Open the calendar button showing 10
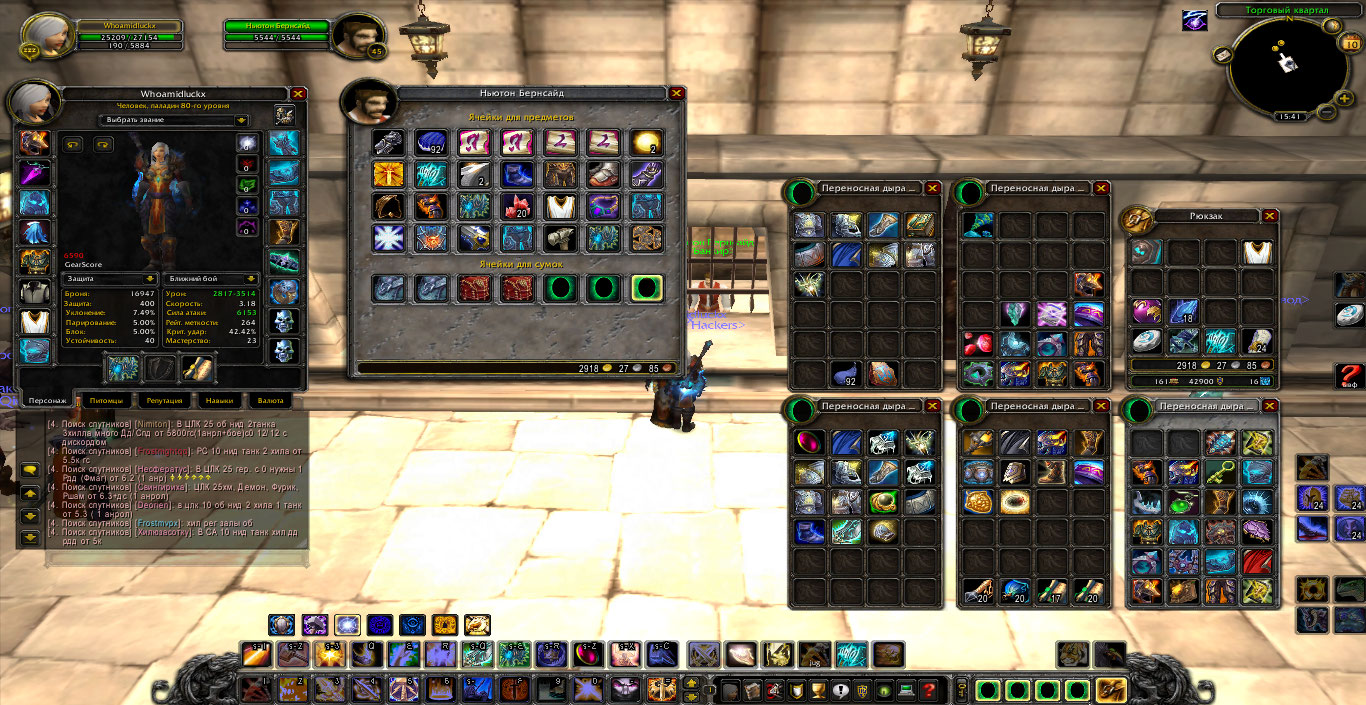 (x=1350, y=44)
